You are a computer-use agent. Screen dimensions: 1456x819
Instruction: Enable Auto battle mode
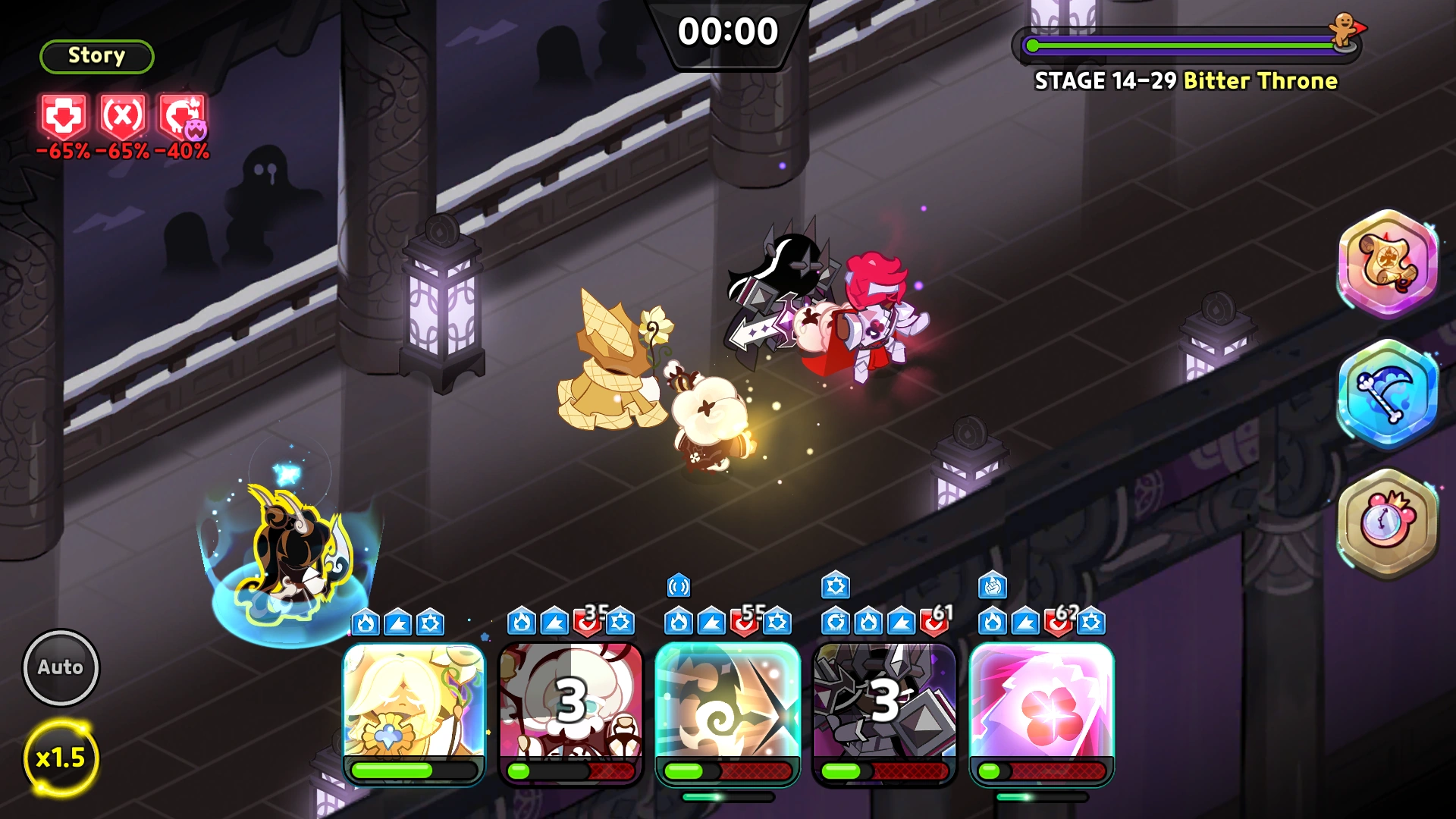61,667
